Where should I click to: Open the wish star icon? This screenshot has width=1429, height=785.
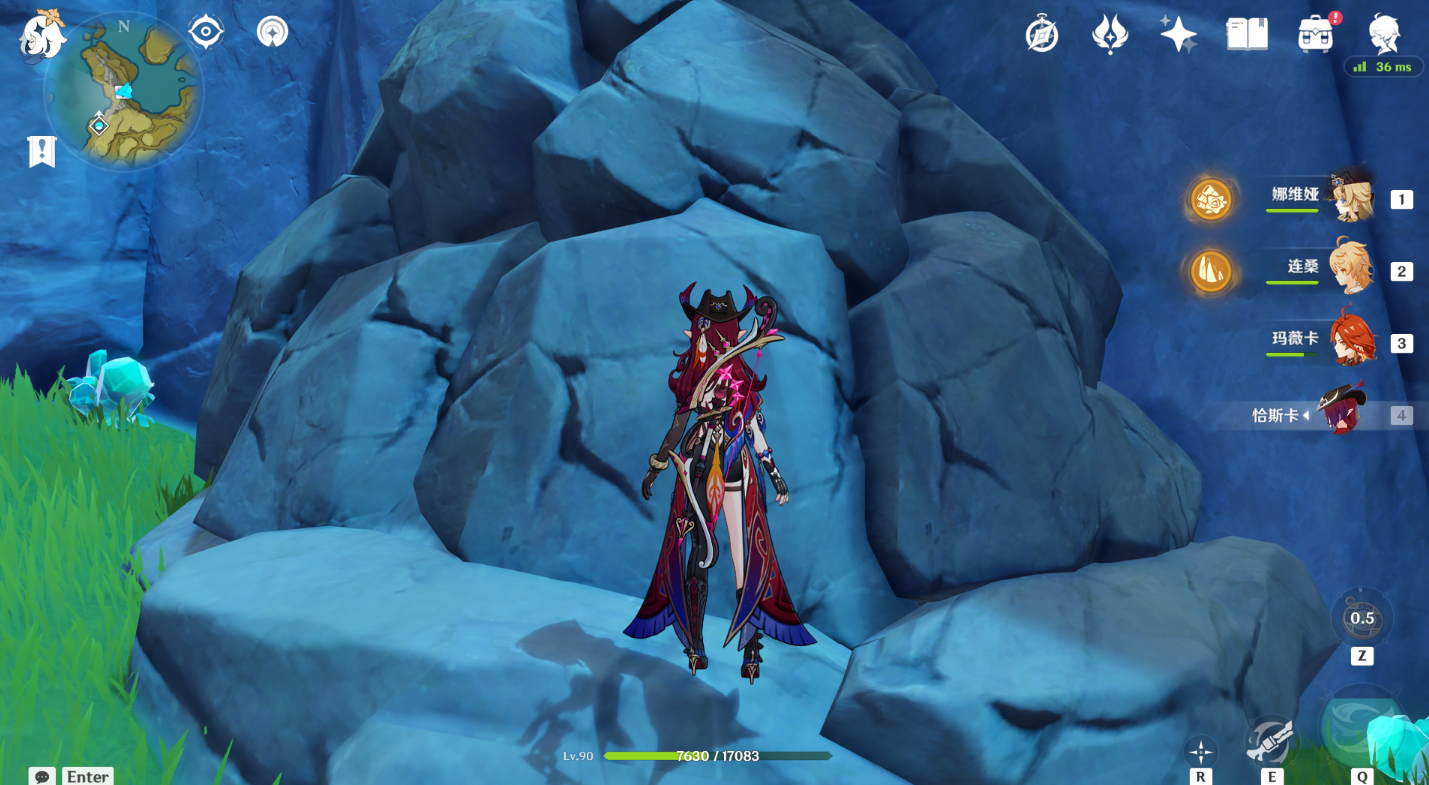tap(1178, 35)
